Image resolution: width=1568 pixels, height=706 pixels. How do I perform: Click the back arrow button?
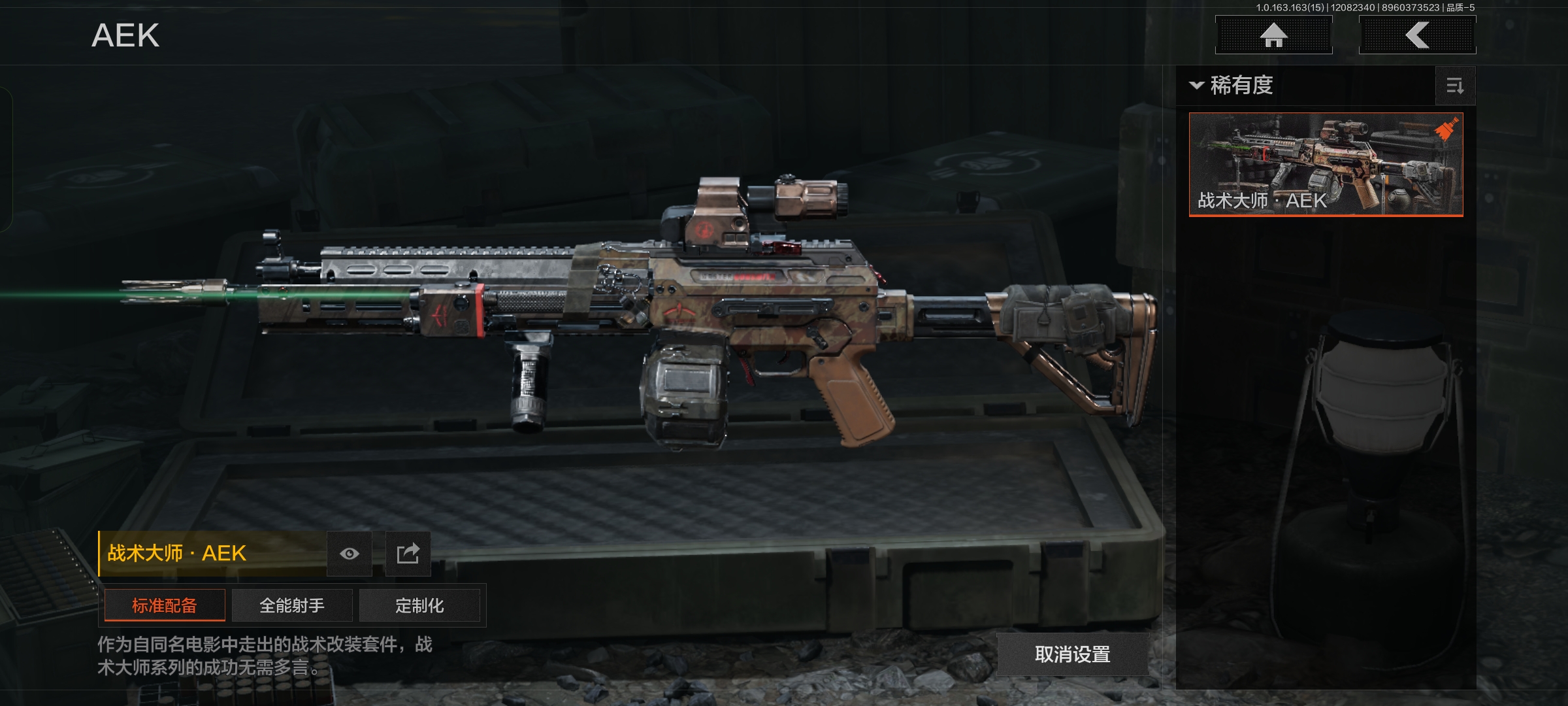[1417, 35]
